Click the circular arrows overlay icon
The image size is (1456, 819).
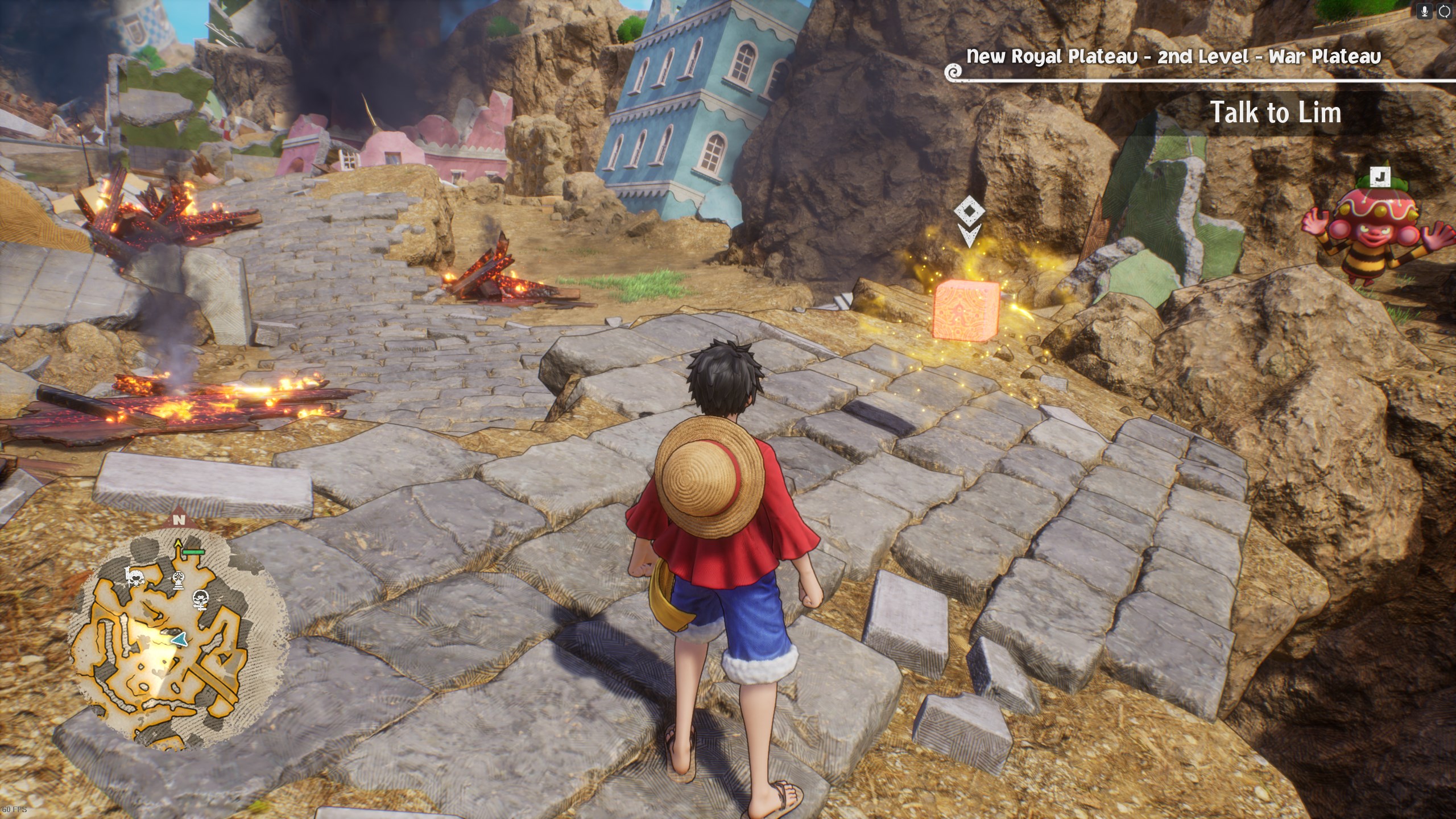1444,11
